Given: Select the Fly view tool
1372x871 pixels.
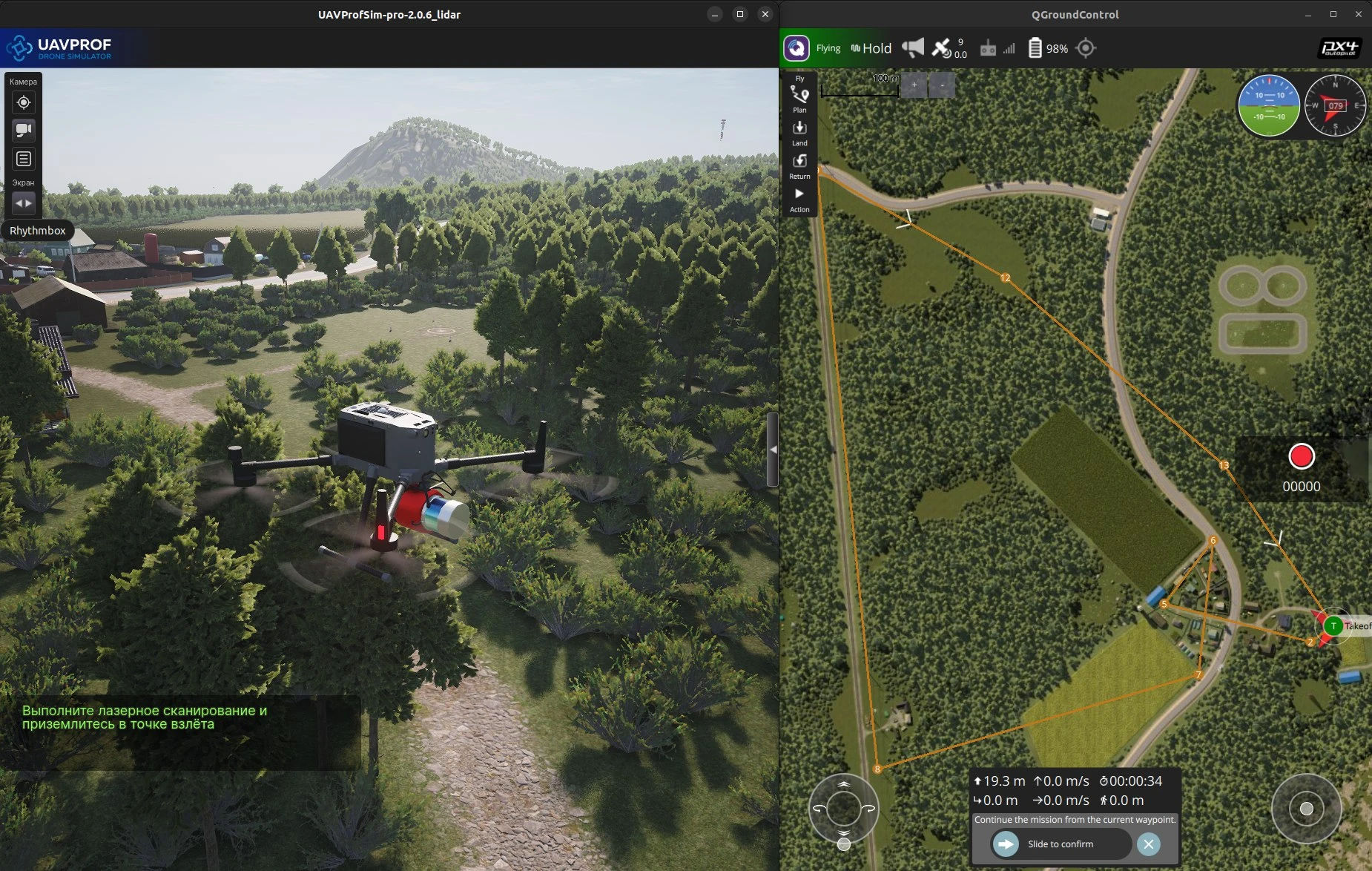Looking at the screenshot, I should (x=799, y=77).
